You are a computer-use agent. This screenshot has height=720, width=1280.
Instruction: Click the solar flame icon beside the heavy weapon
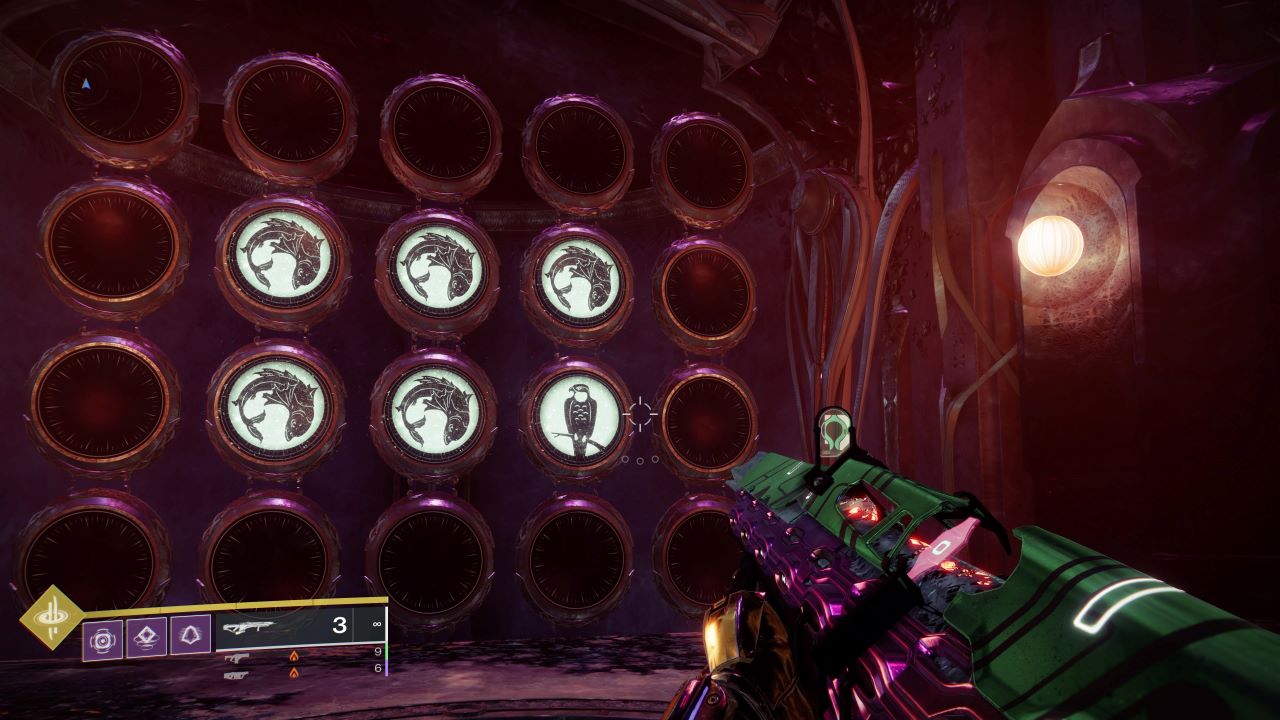click(x=294, y=672)
